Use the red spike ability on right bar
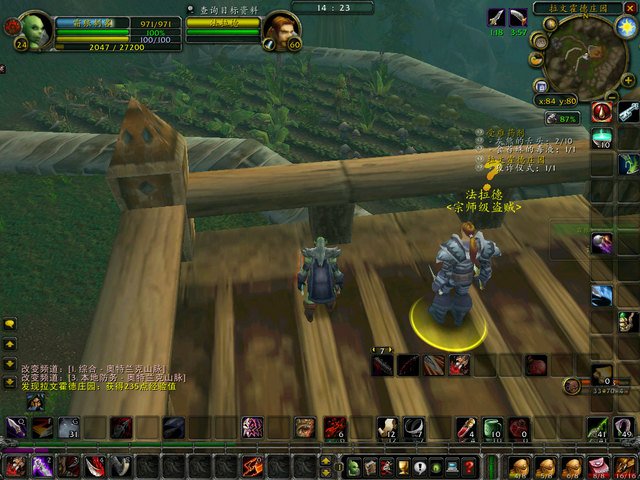Viewport: 640px width, 480px height. [601, 112]
